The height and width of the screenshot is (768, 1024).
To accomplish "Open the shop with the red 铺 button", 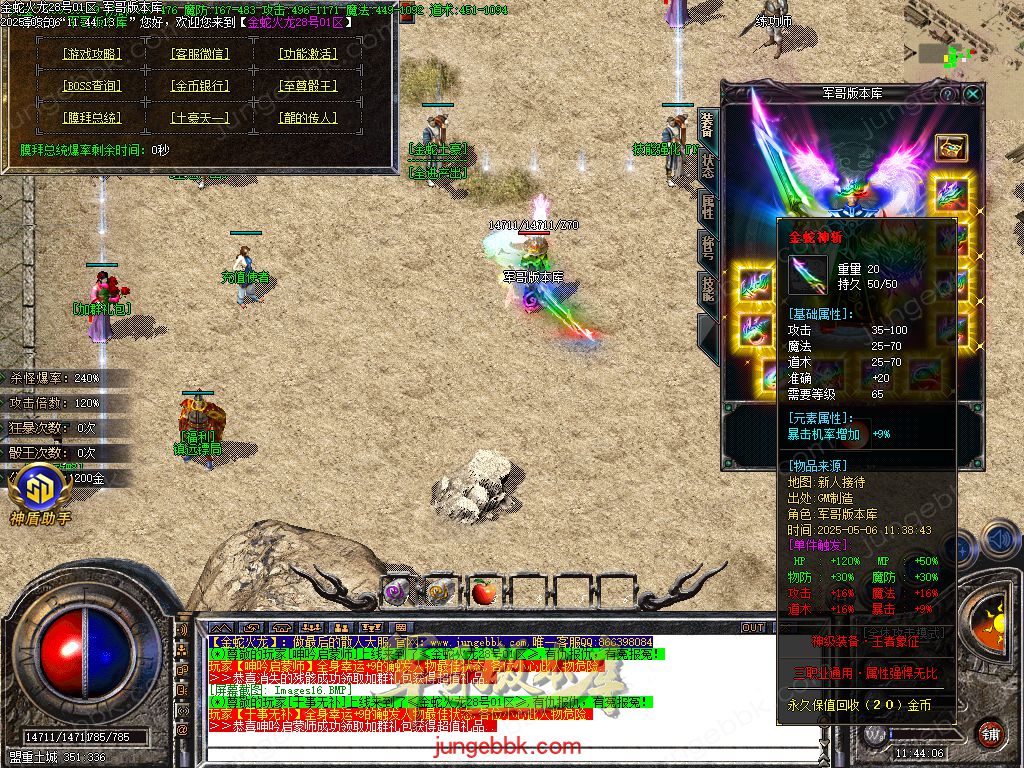I will (989, 732).
